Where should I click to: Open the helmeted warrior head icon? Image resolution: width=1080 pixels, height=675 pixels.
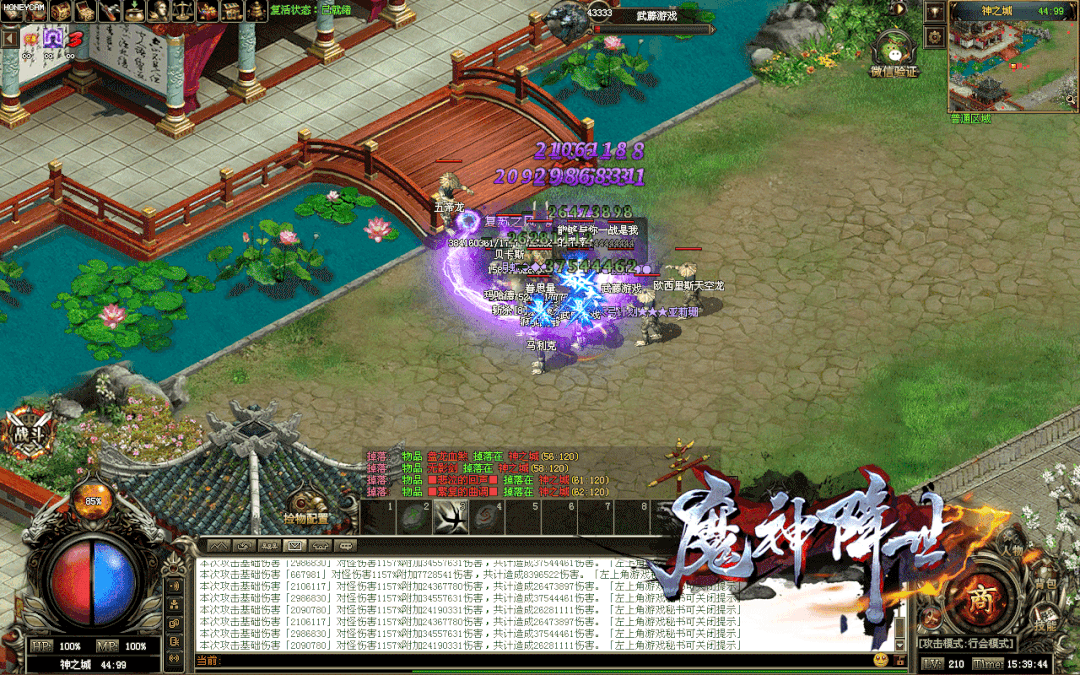pos(159,11)
